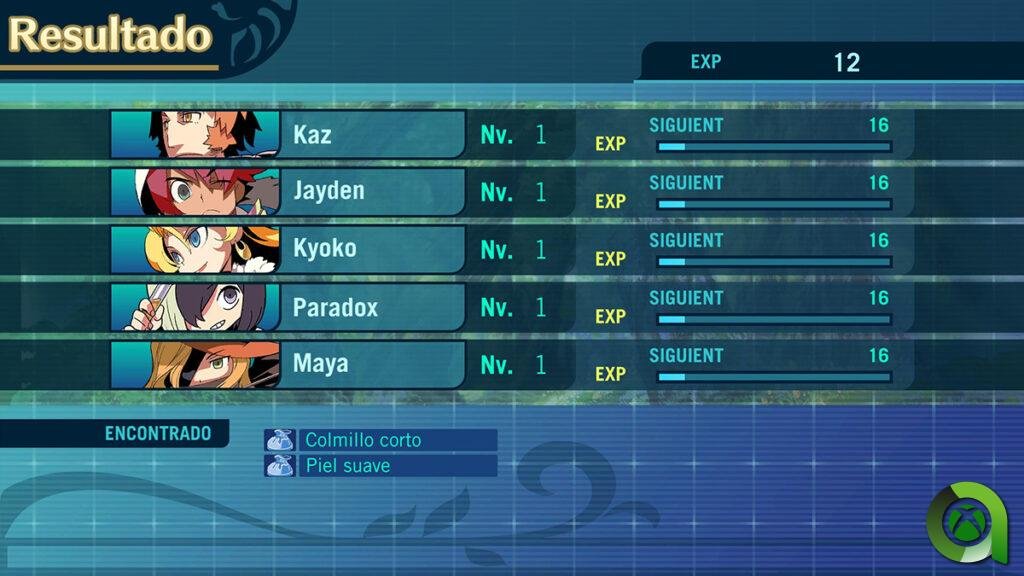Select the Piel suave found item
This screenshot has width=1024, height=576.
pyautogui.click(x=381, y=466)
